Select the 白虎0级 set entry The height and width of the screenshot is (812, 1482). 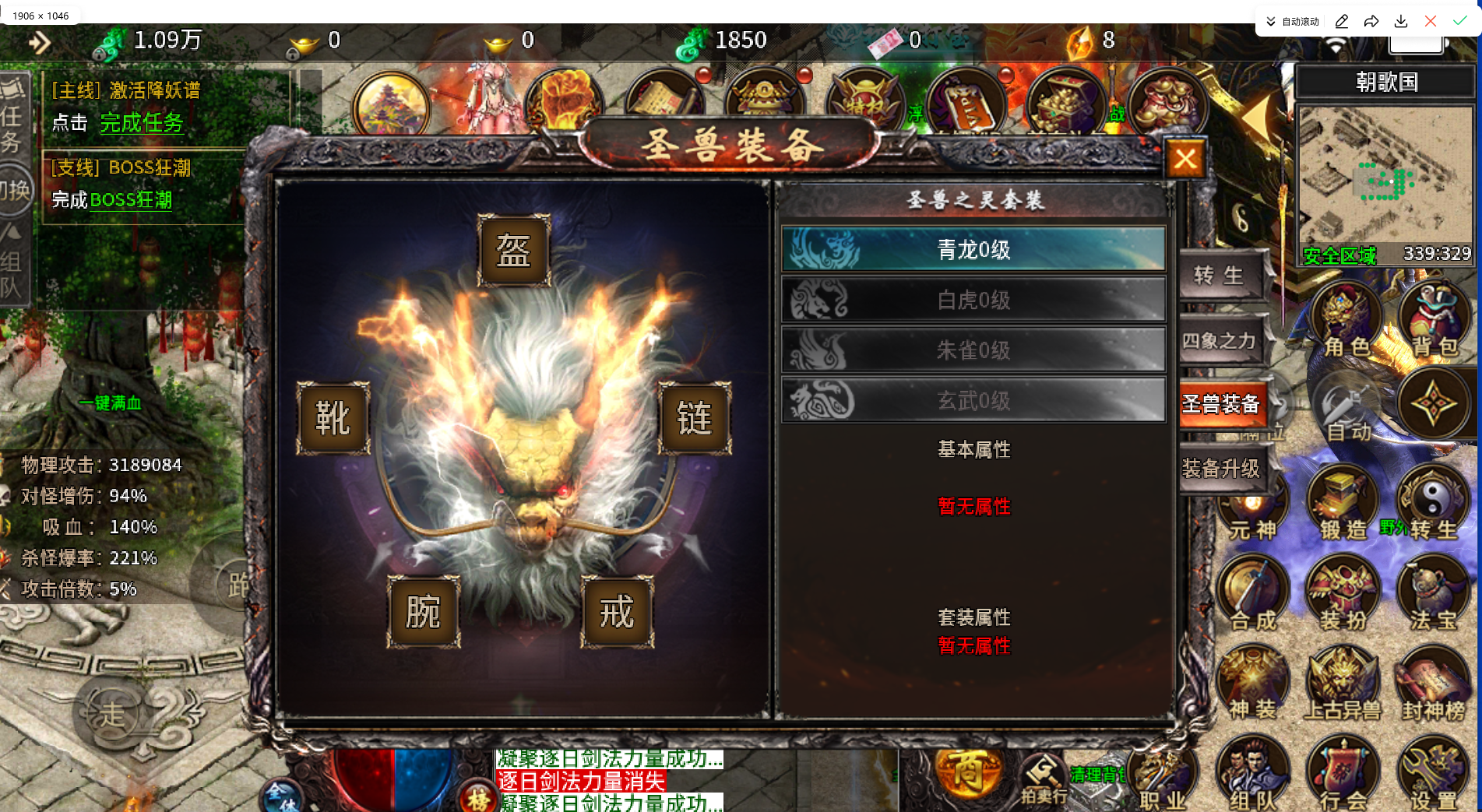click(x=973, y=300)
